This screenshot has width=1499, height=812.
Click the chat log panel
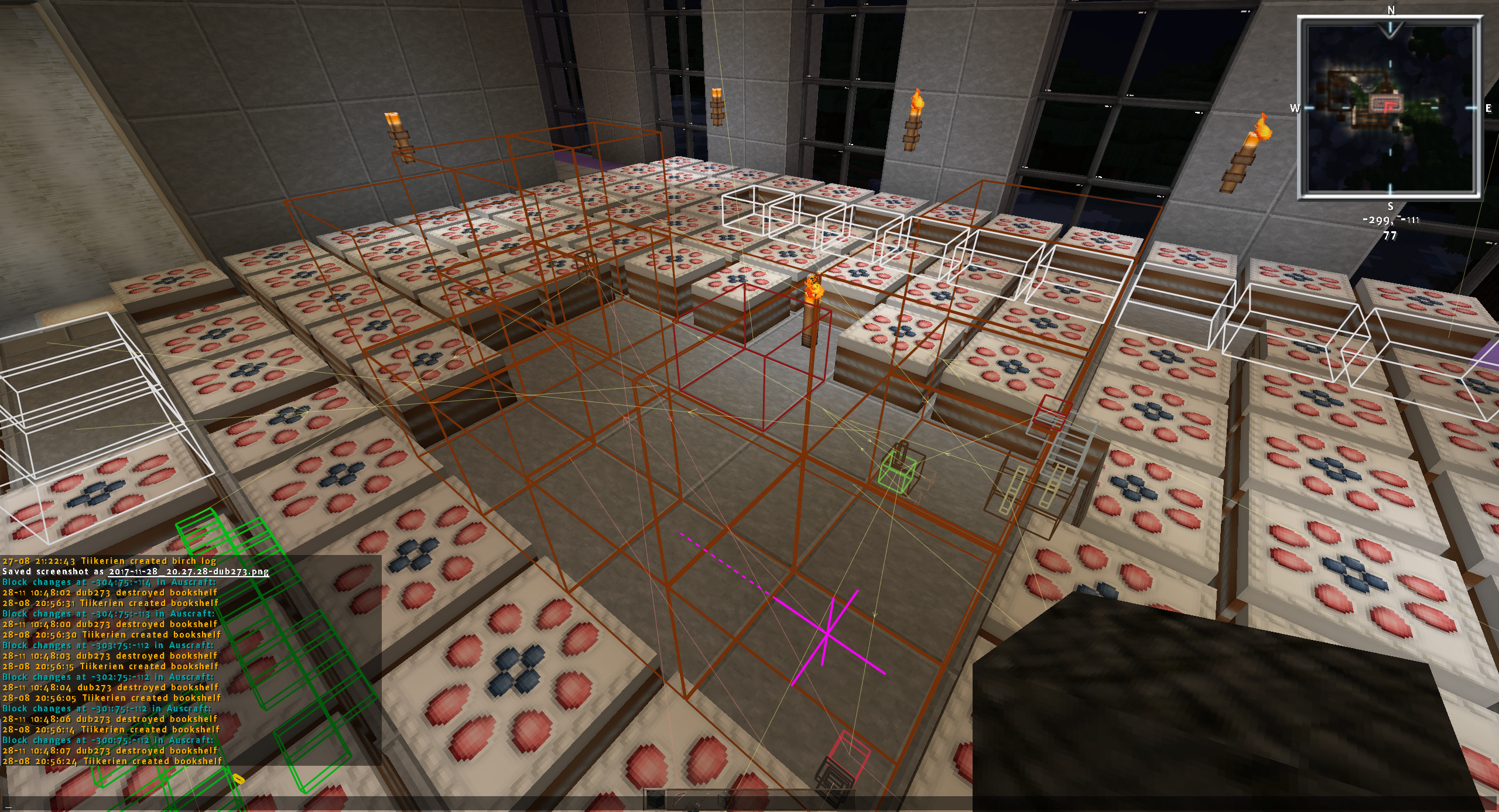coord(190,660)
